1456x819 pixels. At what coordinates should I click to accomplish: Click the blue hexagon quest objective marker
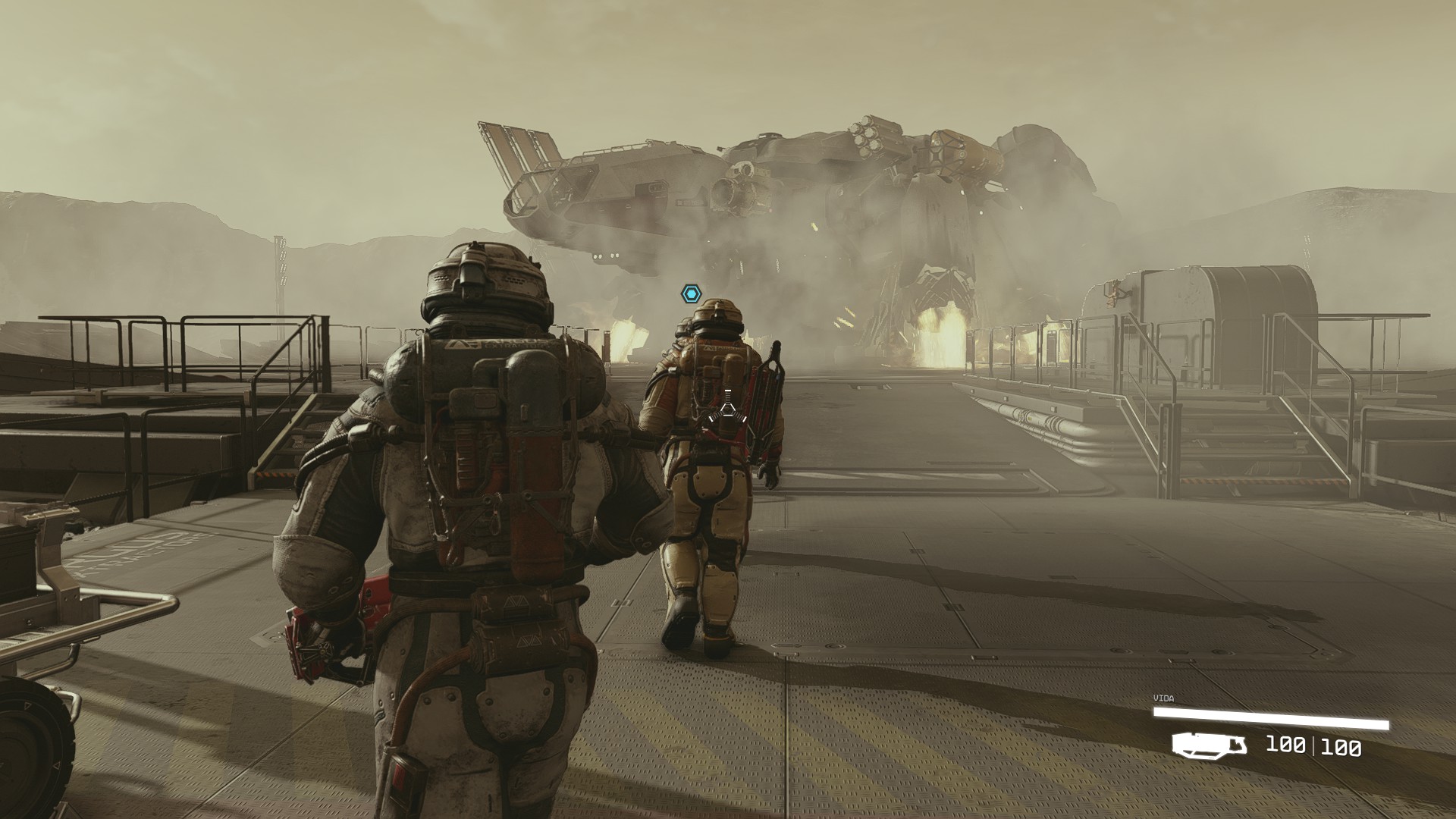coord(691,293)
